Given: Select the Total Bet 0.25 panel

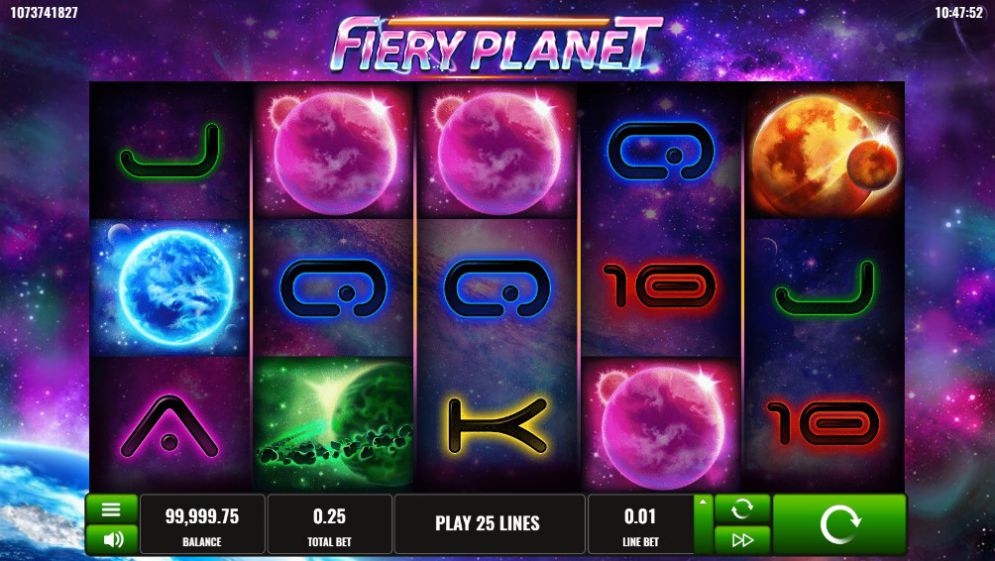Looking at the screenshot, I should (329, 524).
